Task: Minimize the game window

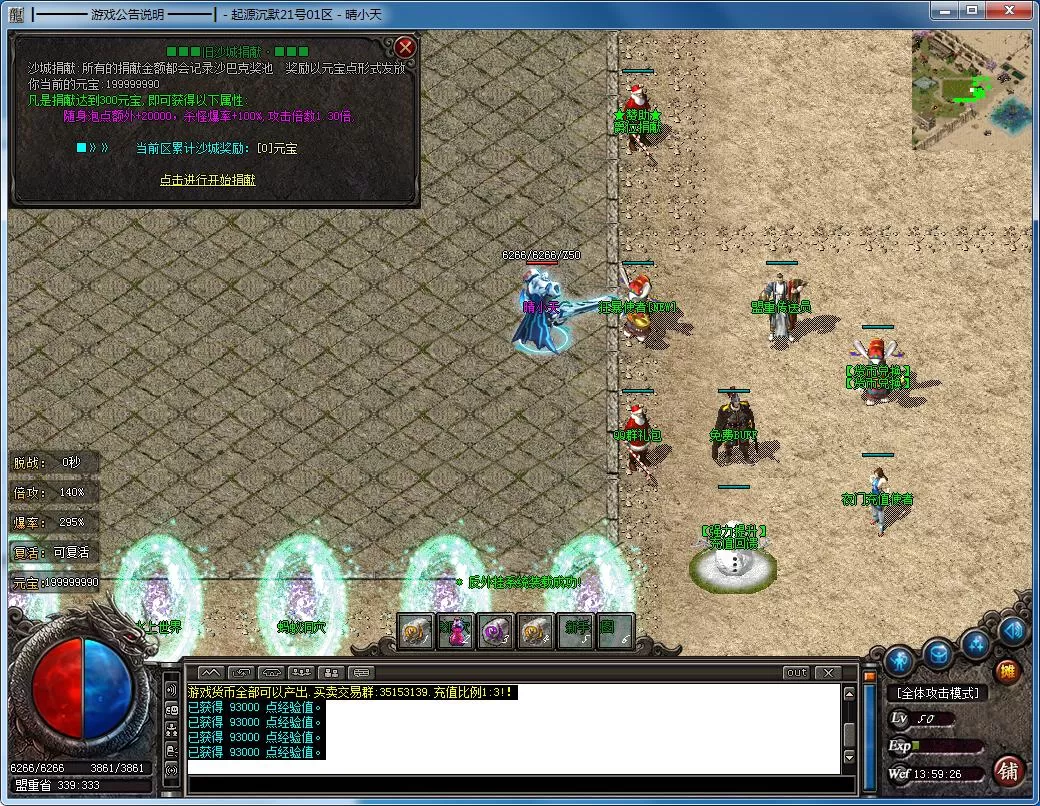Action: pyautogui.click(x=946, y=10)
